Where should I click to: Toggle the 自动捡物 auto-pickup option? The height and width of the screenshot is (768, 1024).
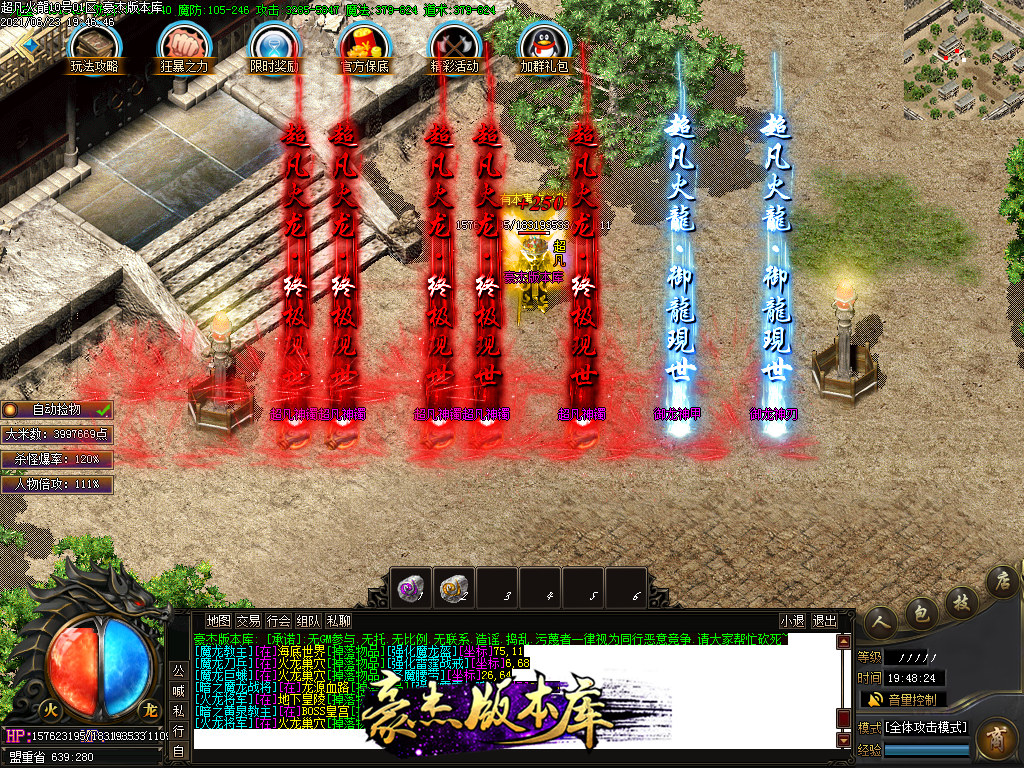point(57,410)
